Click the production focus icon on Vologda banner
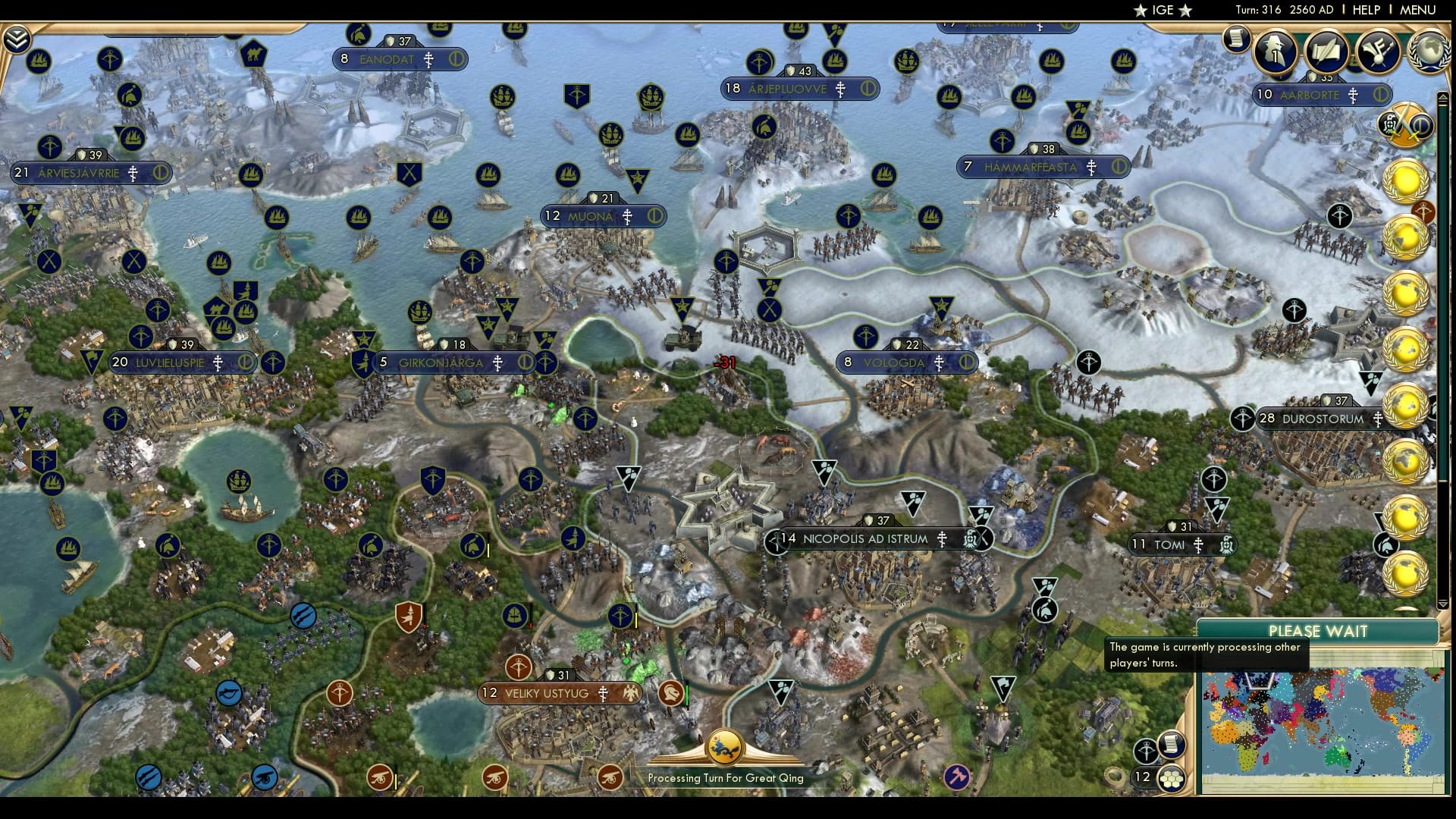This screenshot has height=819, width=1456. click(x=966, y=362)
